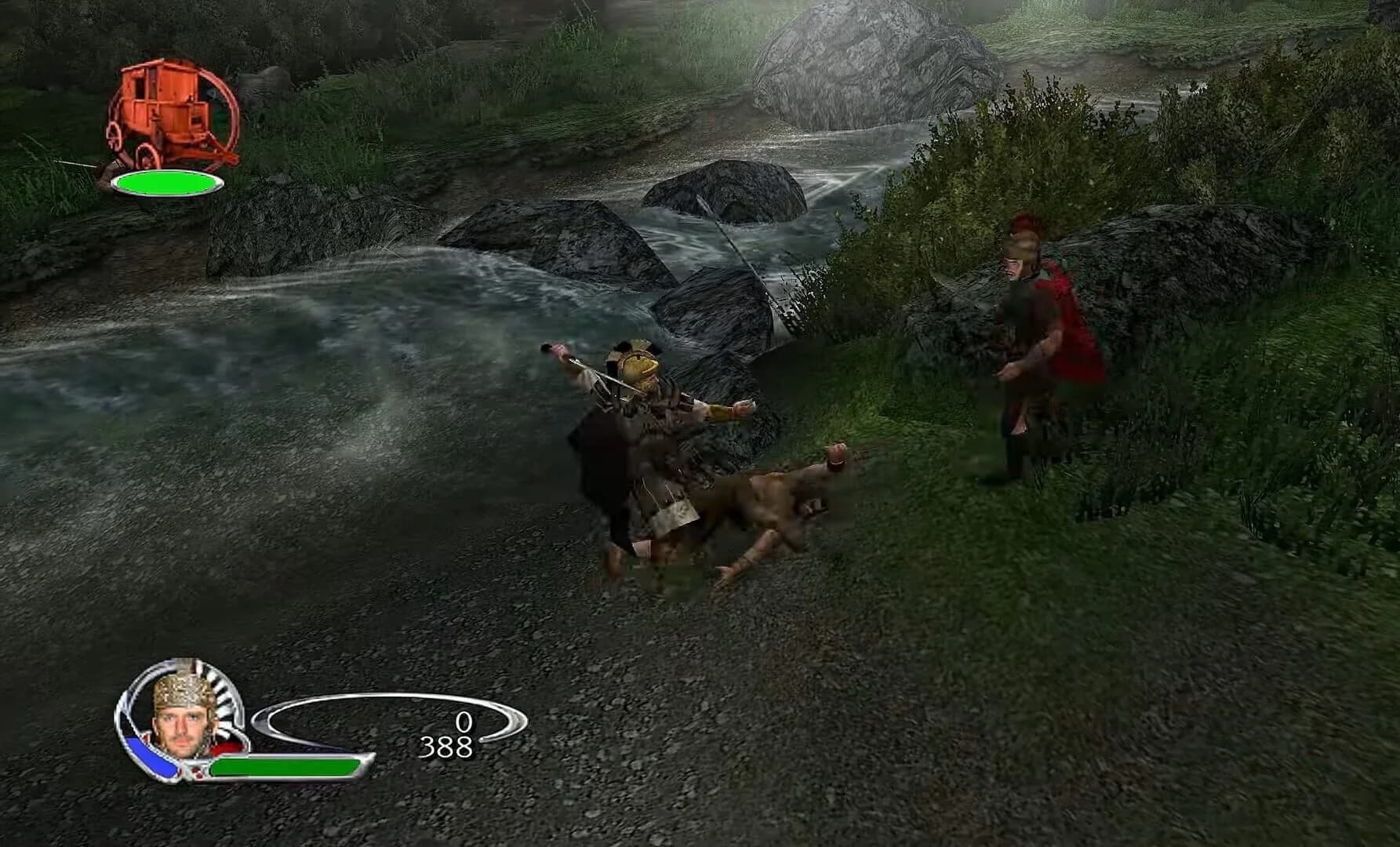Select the counter digits above 388
Viewport: 1400px width, 847px height.
464,720
